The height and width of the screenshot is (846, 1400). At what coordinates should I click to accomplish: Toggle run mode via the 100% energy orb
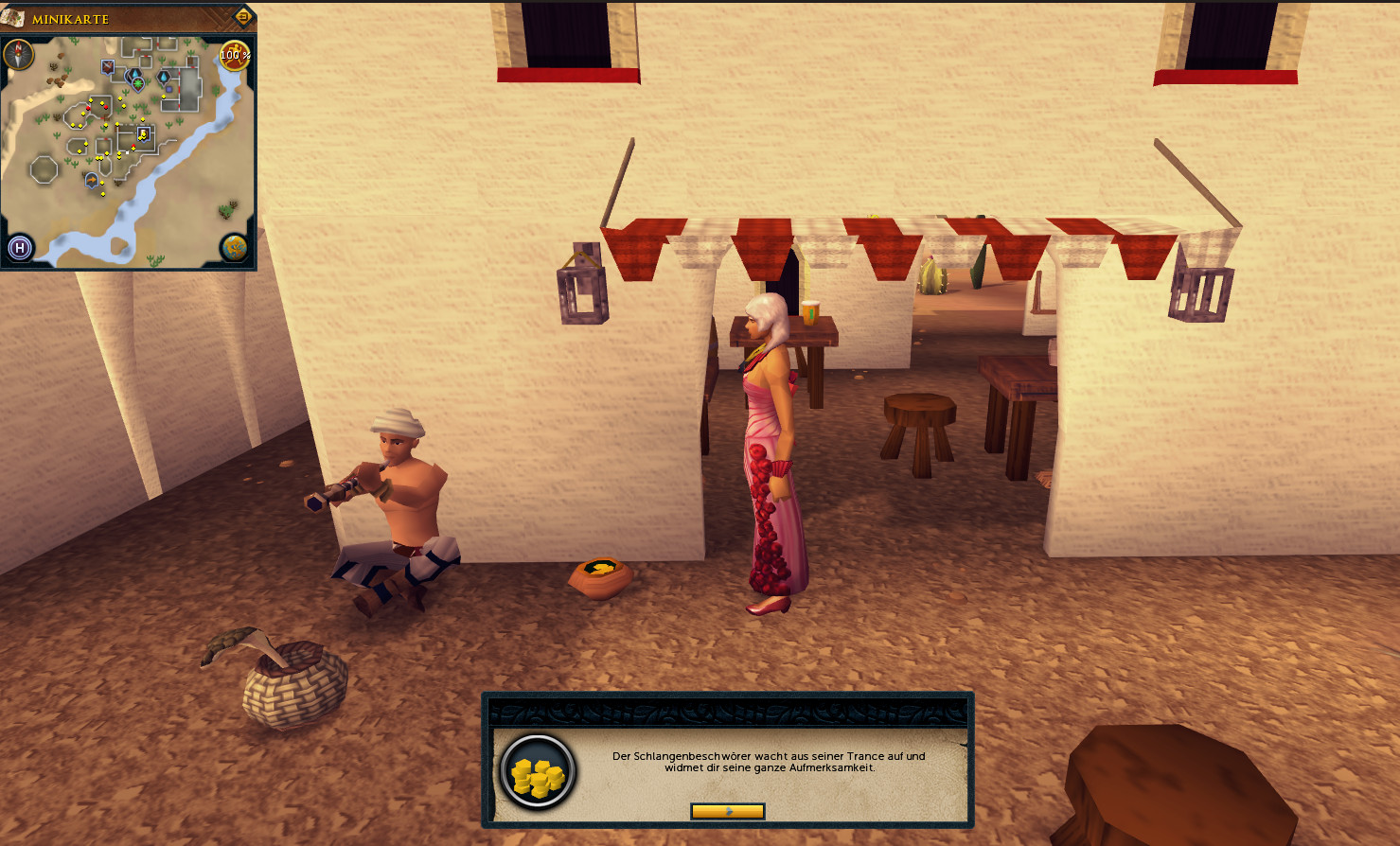pos(235,55)
